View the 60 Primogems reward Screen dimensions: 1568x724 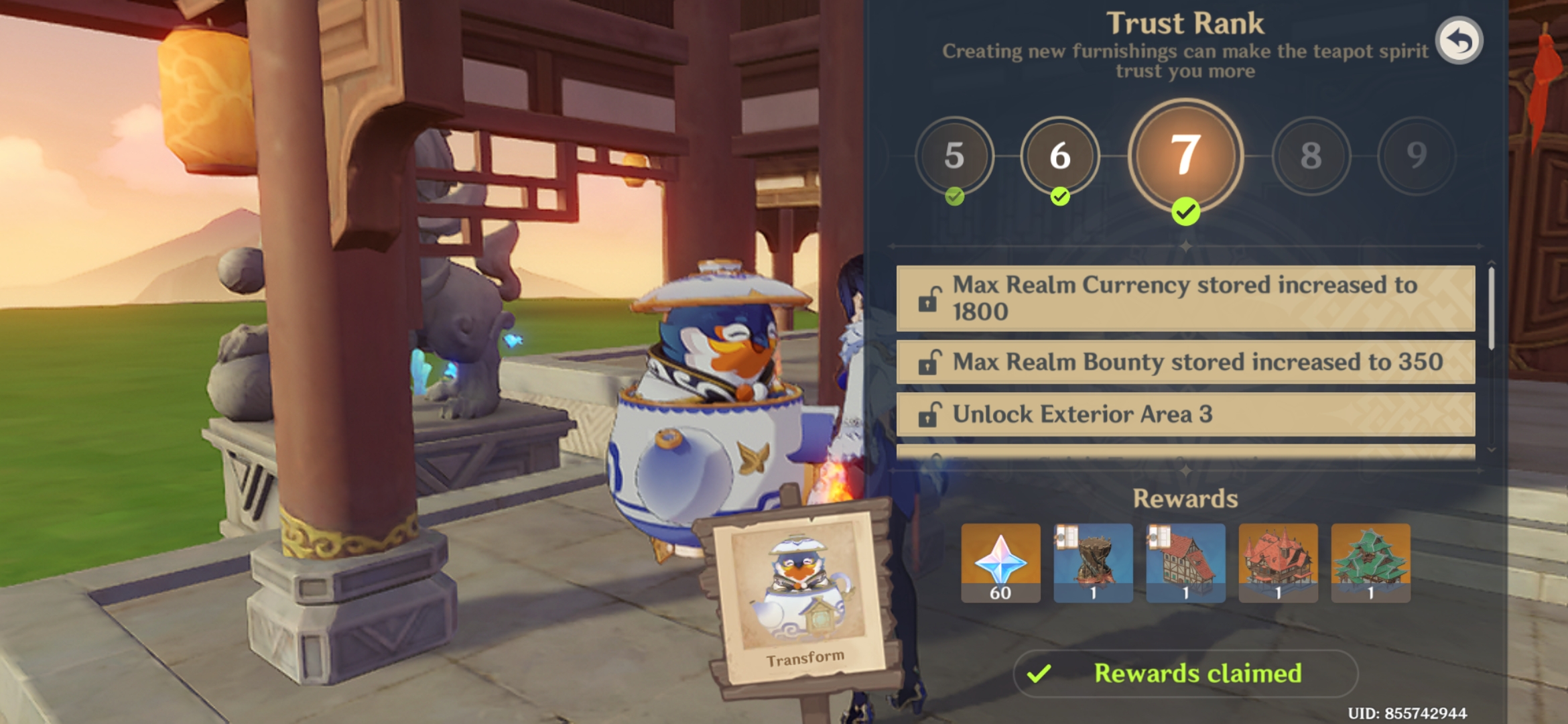(x=1000, y=562)
